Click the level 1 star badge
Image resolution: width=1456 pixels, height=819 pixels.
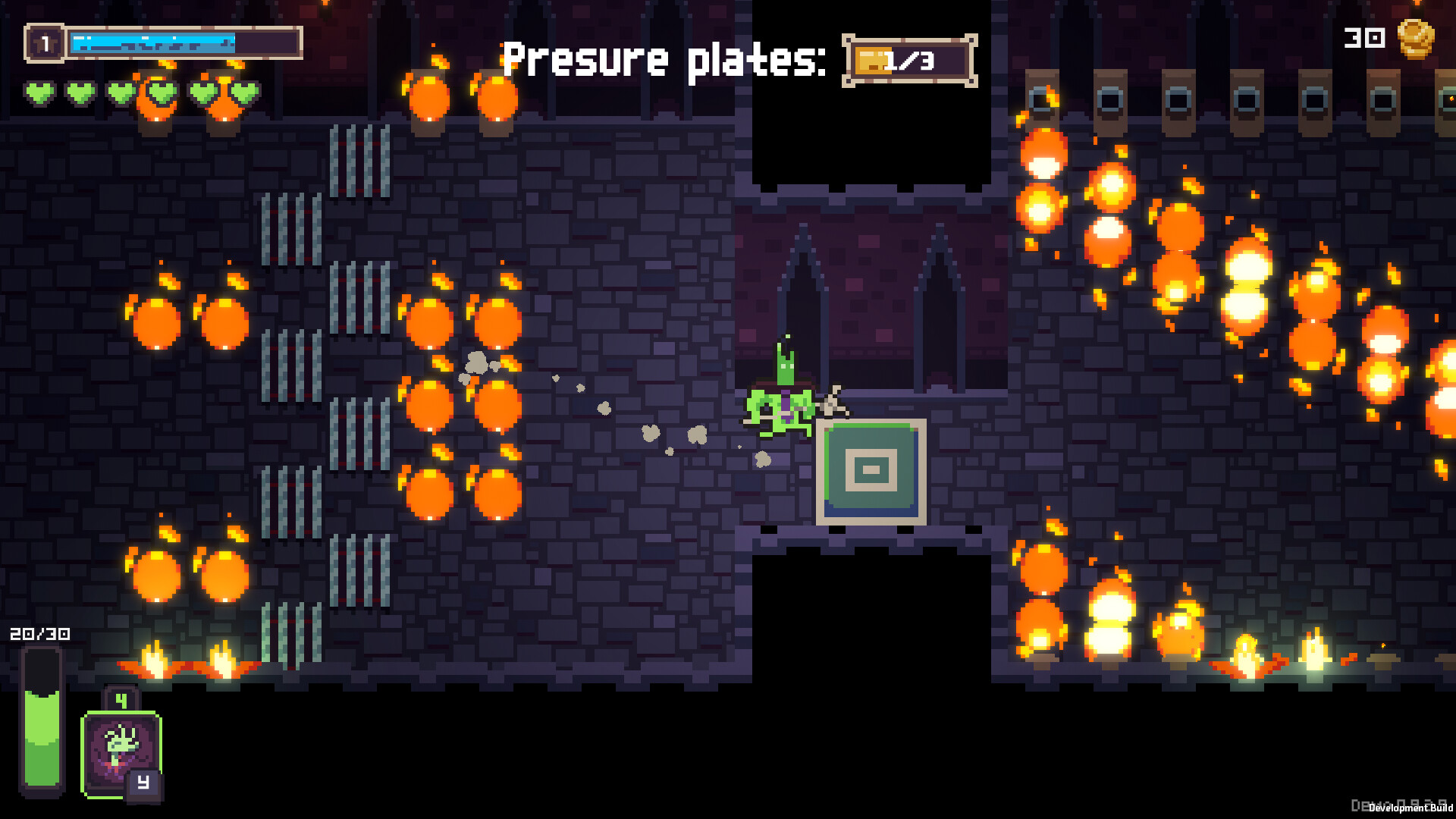click(x=45, y=43)
